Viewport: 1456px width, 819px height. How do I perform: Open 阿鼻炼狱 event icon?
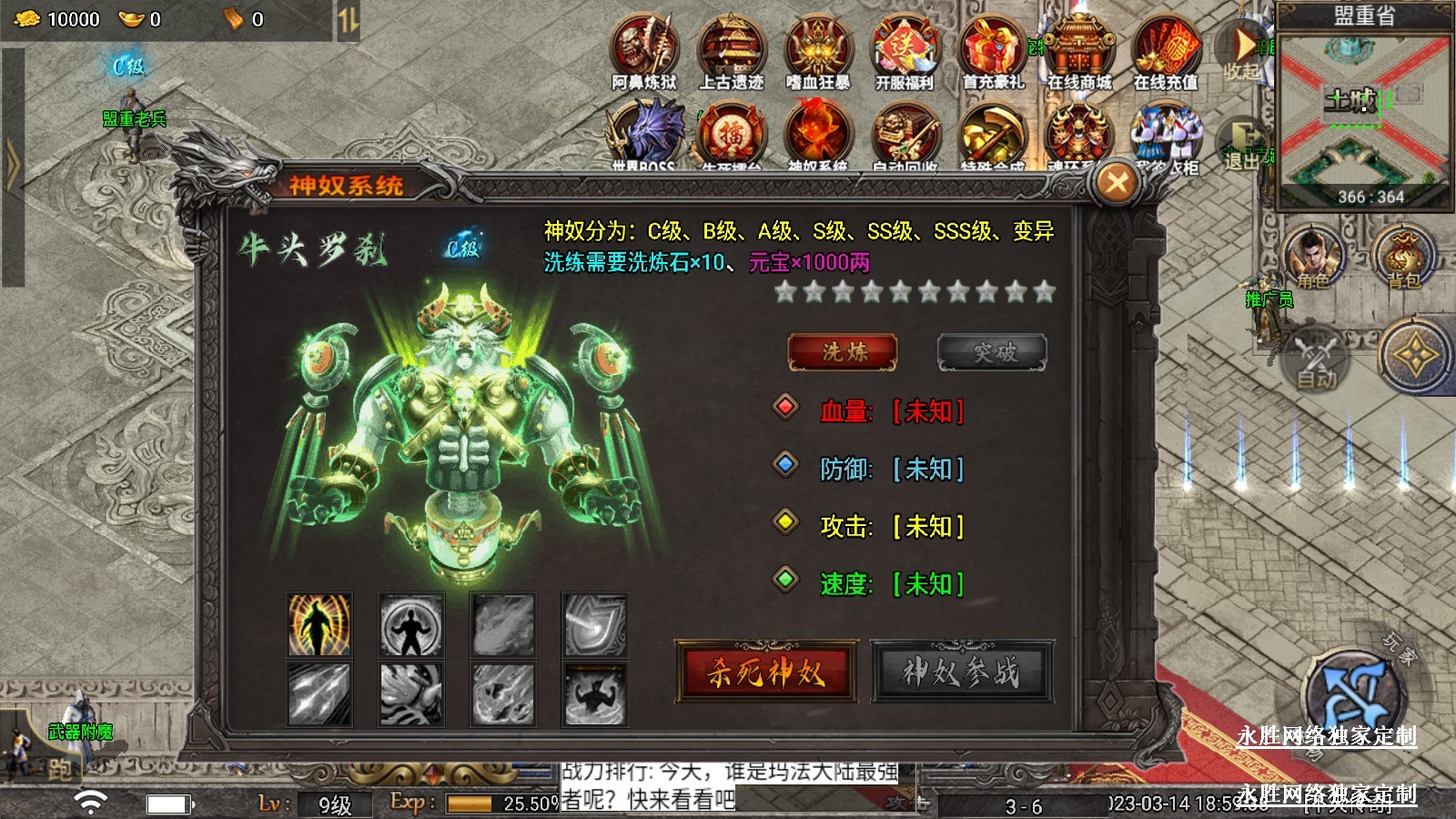tap(644, 52)
